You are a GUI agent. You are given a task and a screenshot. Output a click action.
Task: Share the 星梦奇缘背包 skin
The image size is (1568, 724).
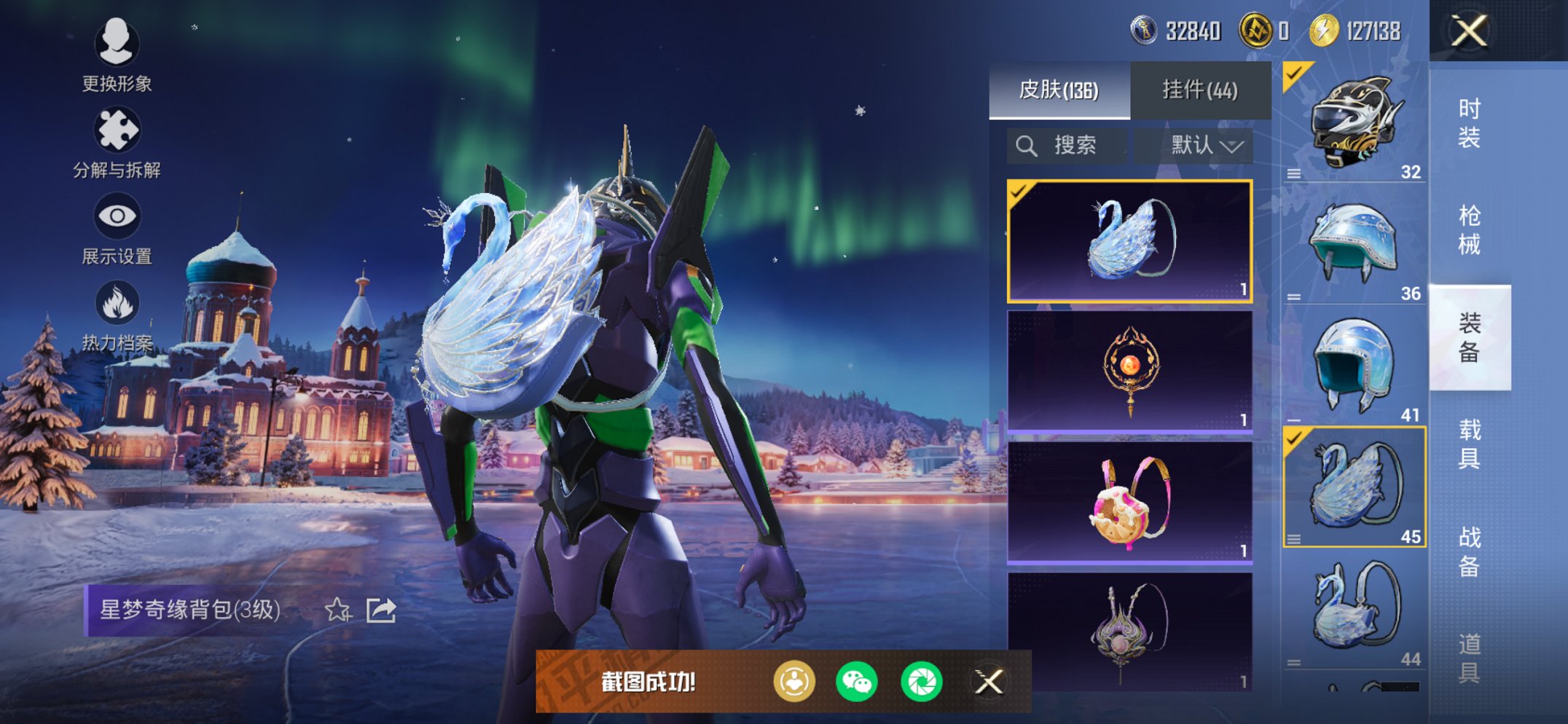381,610
